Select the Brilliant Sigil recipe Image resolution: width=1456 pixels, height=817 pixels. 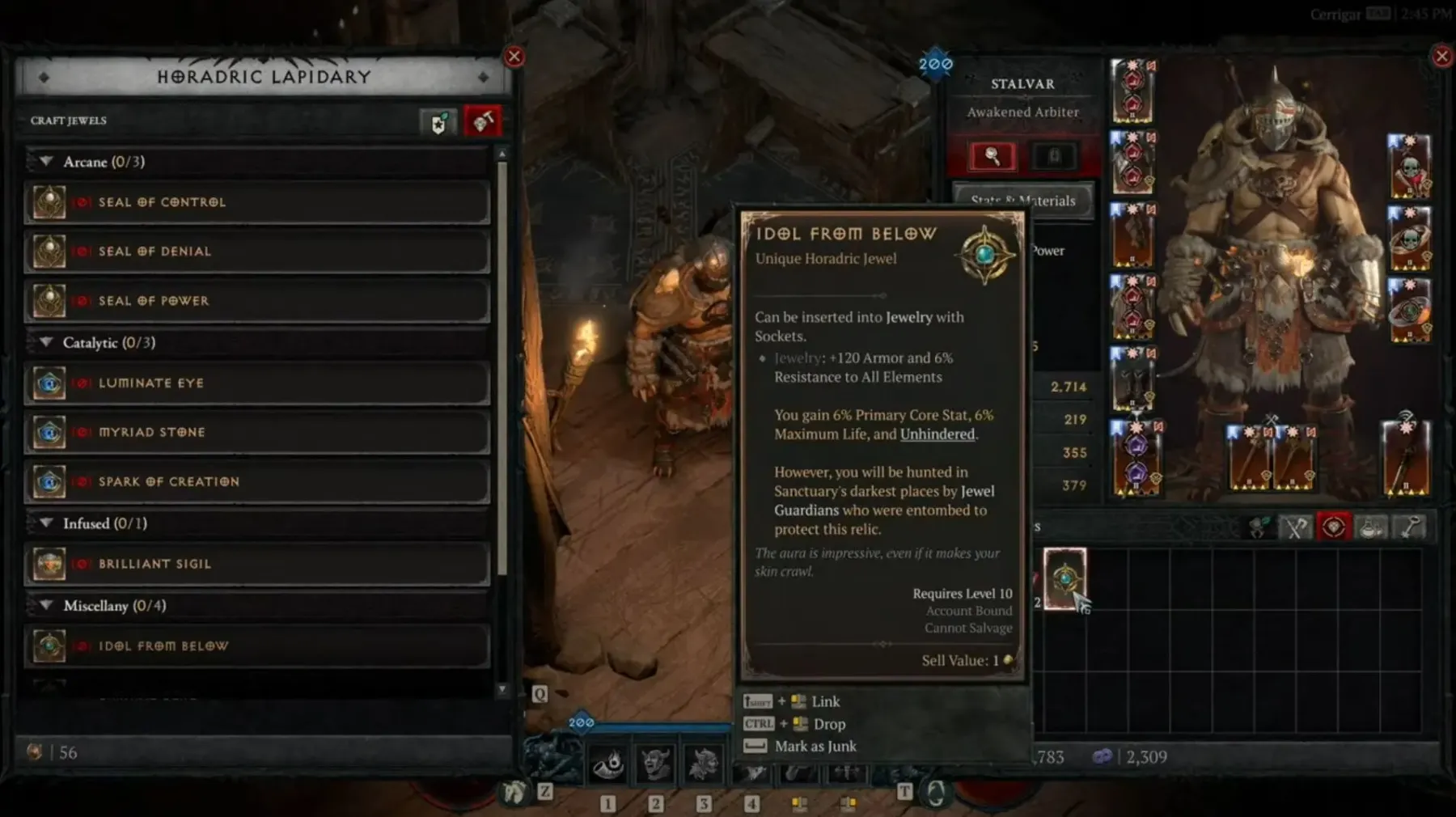tap(257, 564)
